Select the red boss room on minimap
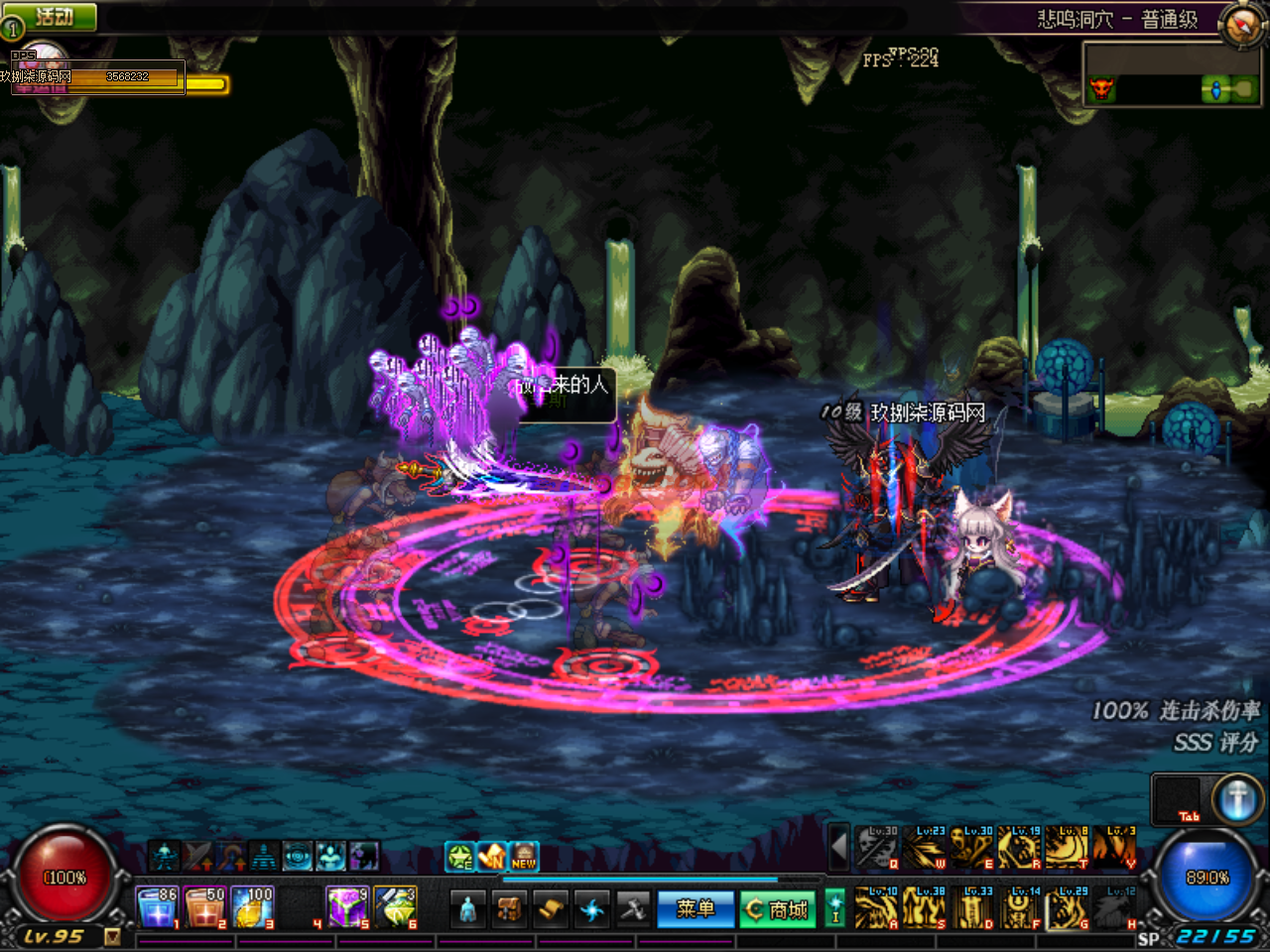This screenshot has height=952, width=1270. (1101, 89)
